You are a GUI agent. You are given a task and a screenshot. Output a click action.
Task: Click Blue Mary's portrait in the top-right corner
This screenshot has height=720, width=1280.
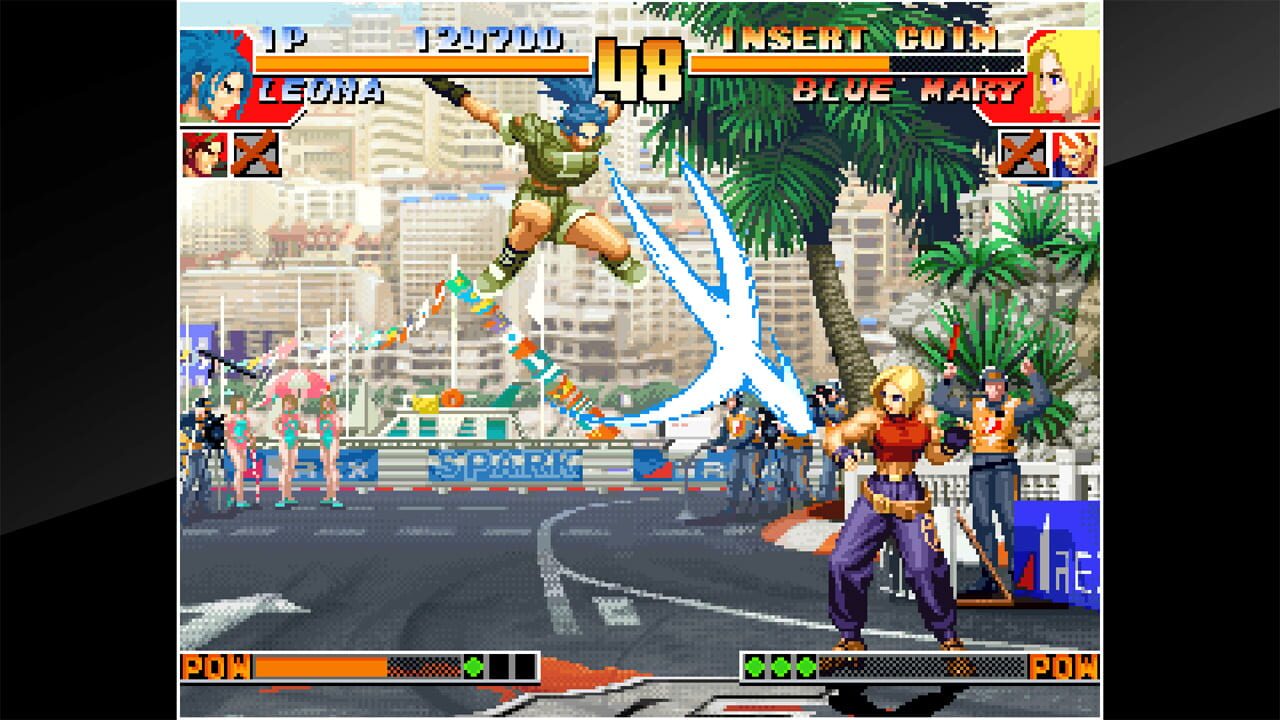1067,75
